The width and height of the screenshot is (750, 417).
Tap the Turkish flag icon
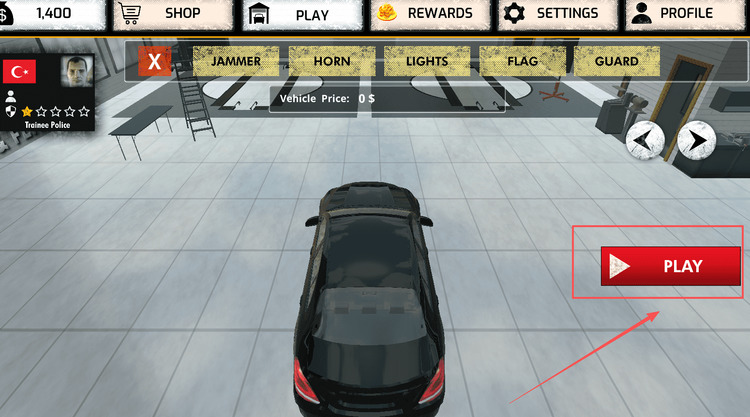[x=18, y=72]
